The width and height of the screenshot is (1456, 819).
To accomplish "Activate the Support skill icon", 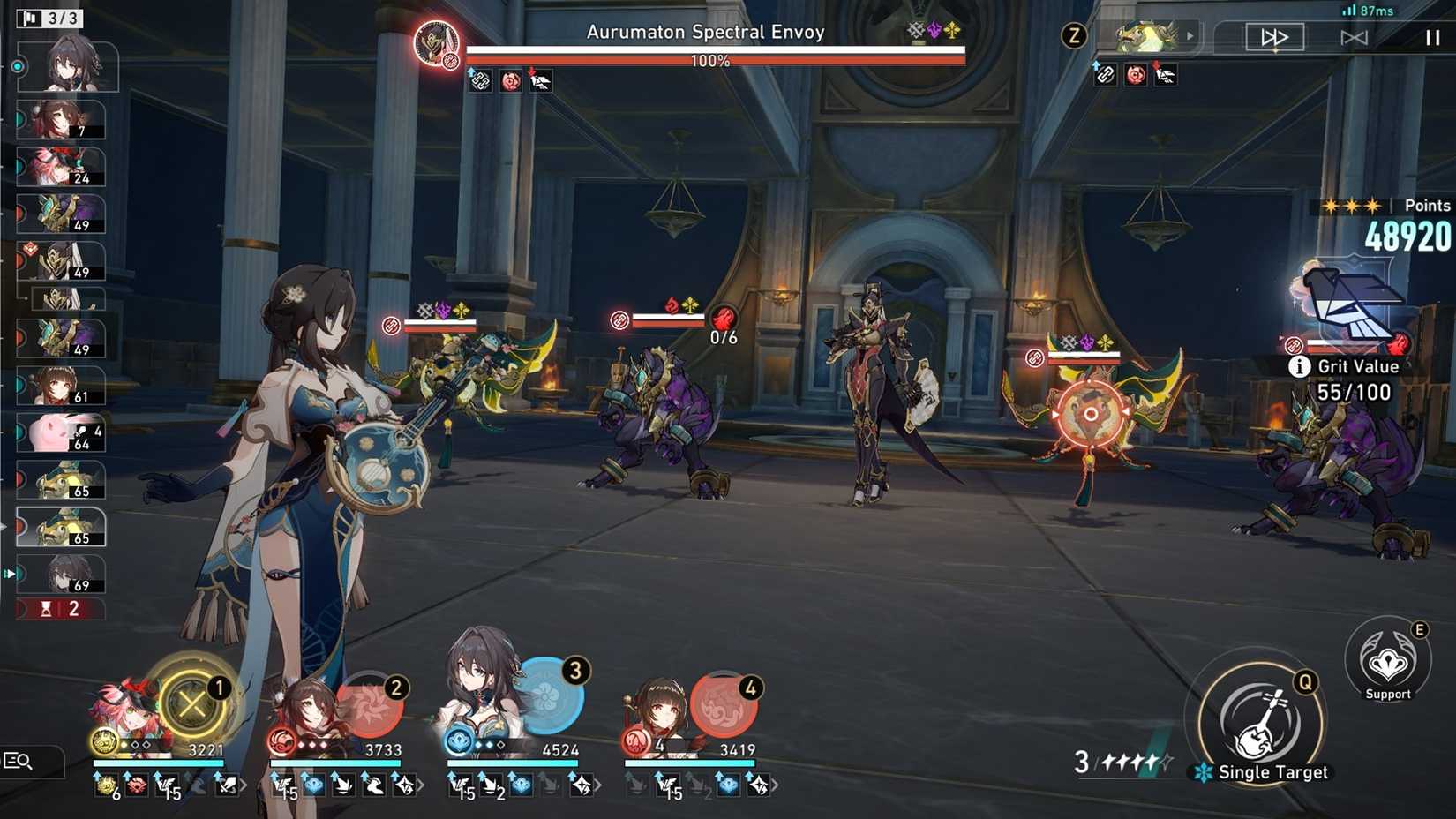I will click(x=1388, y=666).
